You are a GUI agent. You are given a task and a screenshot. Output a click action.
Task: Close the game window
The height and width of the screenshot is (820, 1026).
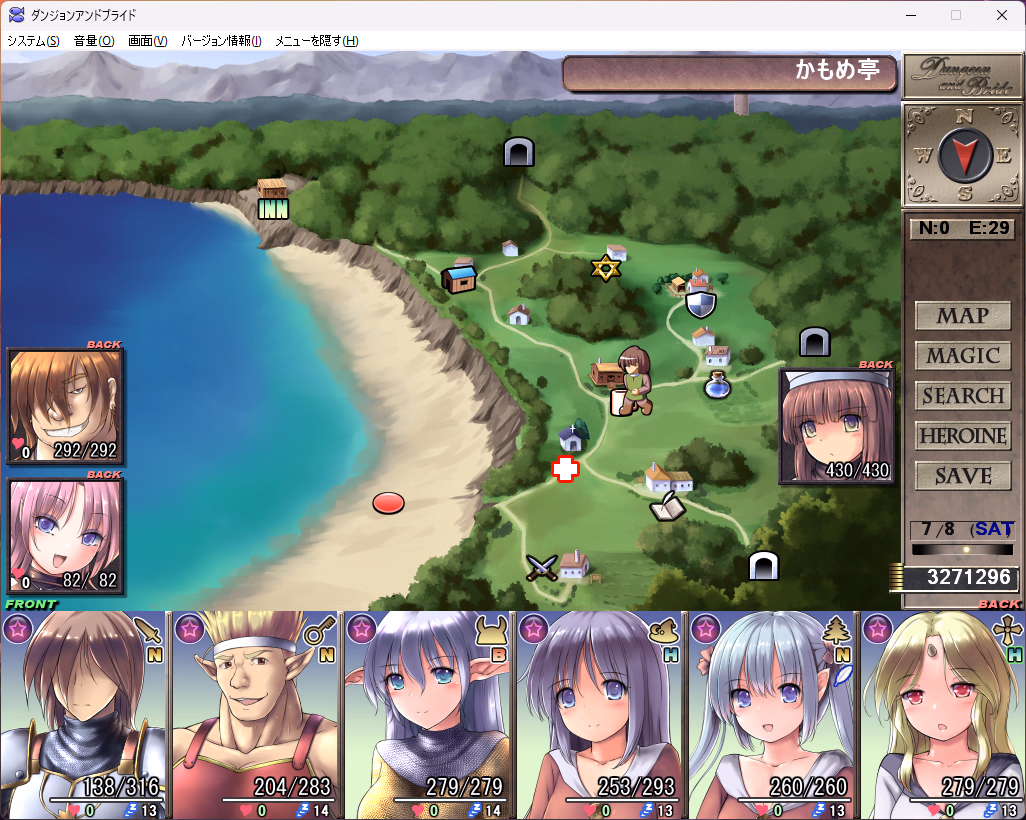(x=1002, y=15)
